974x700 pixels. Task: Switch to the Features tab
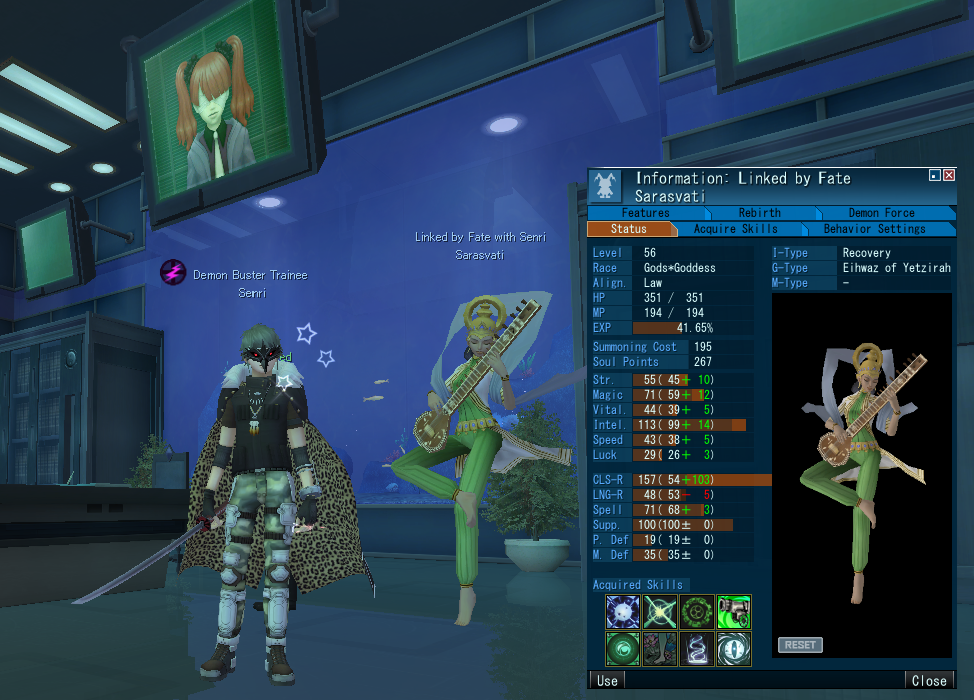[x=645, y=213]
